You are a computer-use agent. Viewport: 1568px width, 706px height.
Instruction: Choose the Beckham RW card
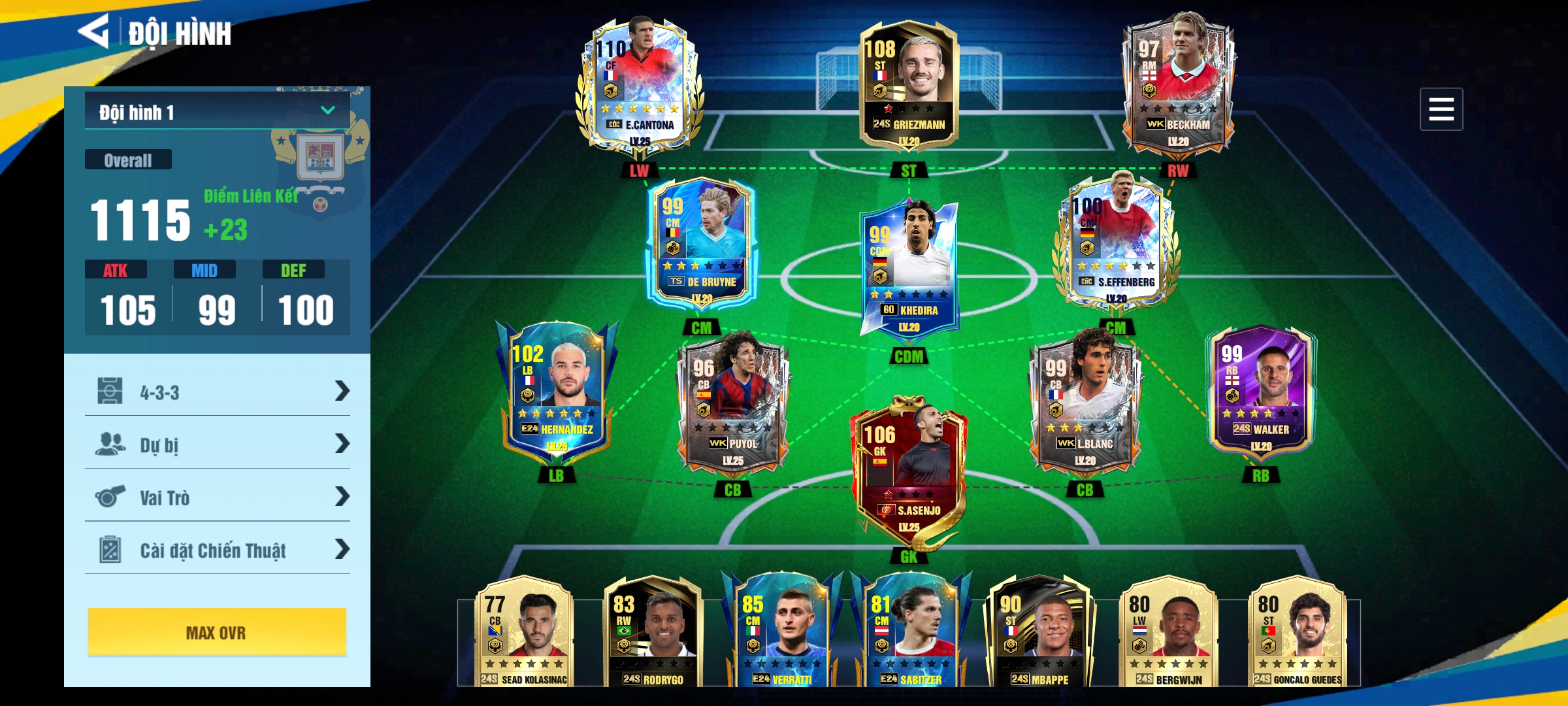(1178, 82)
